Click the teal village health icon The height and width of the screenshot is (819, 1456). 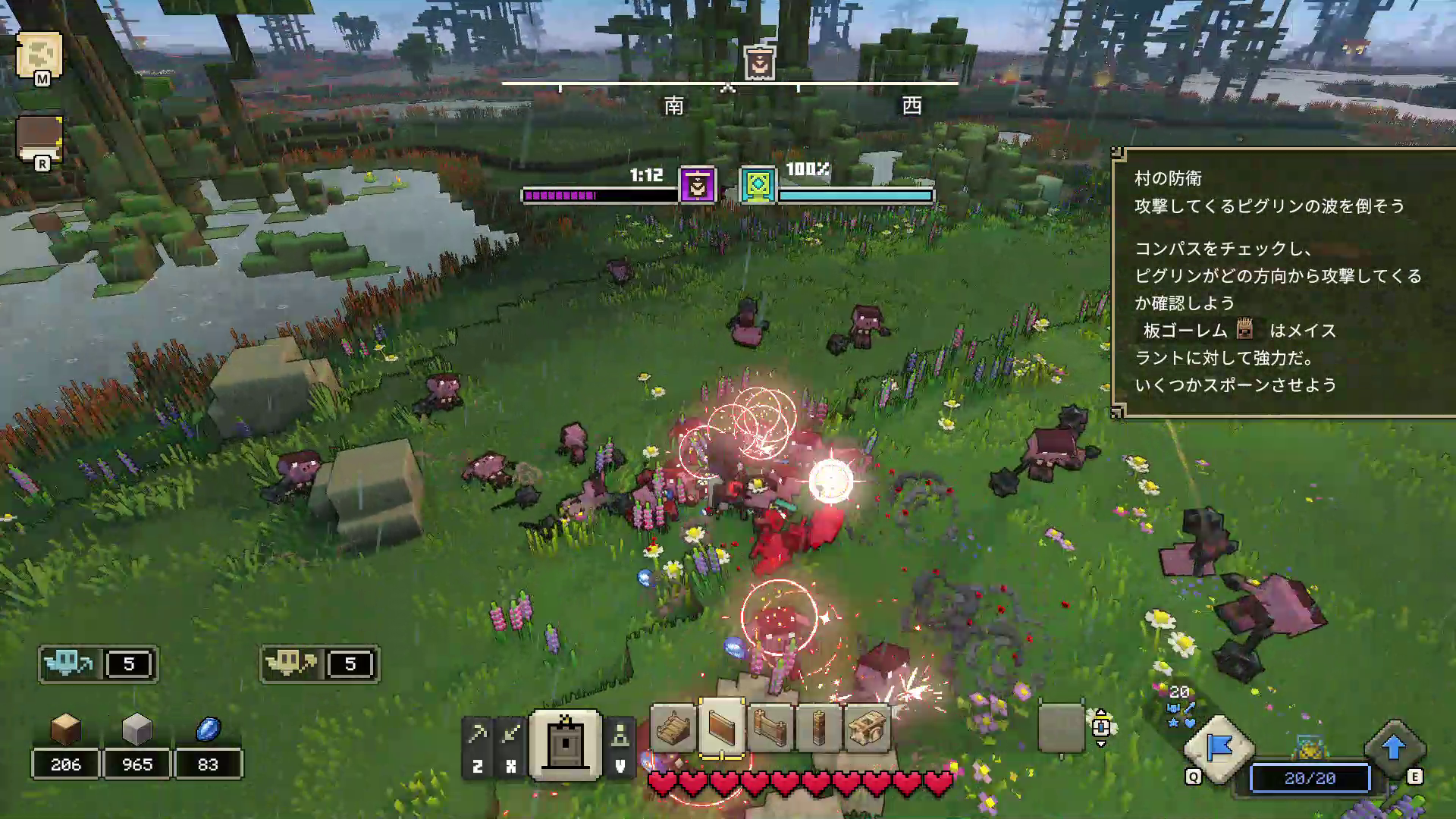[758, 185]
